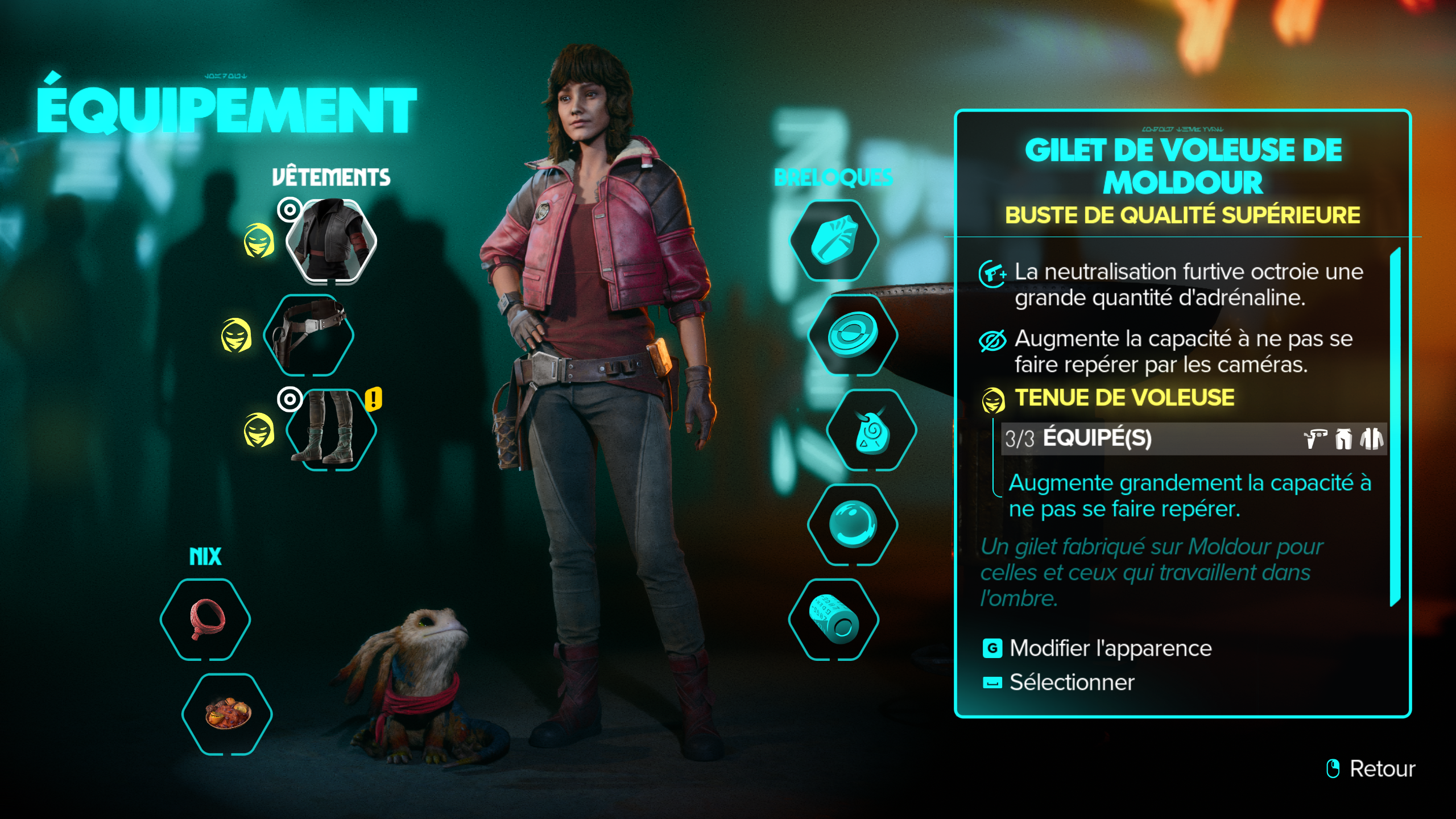The width and height of the screenshot is (1456, 819).
Task: Select the crystal rock charm slot
Action: [834, 241]
